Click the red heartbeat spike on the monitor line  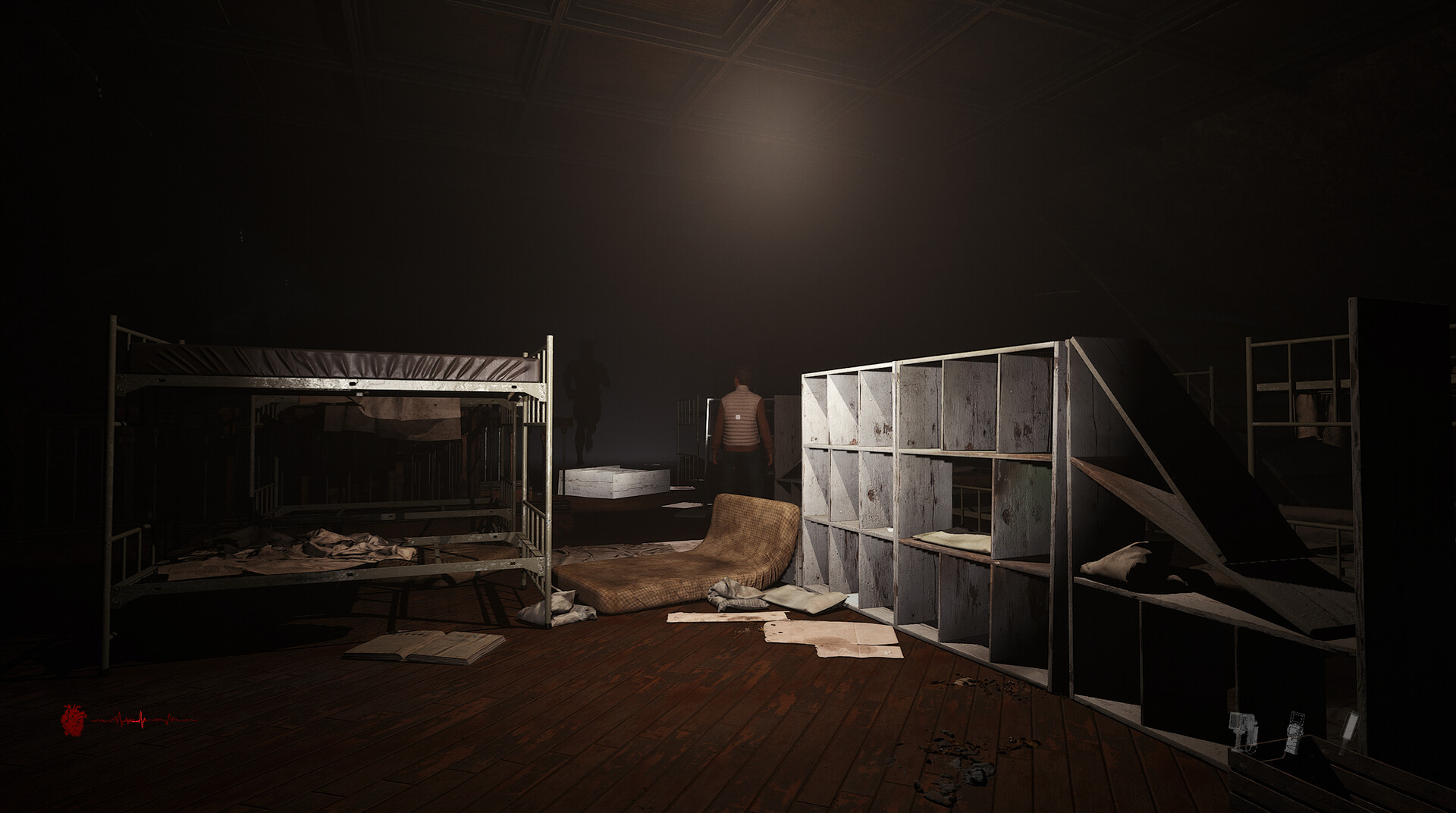click(x=140, y=718)
